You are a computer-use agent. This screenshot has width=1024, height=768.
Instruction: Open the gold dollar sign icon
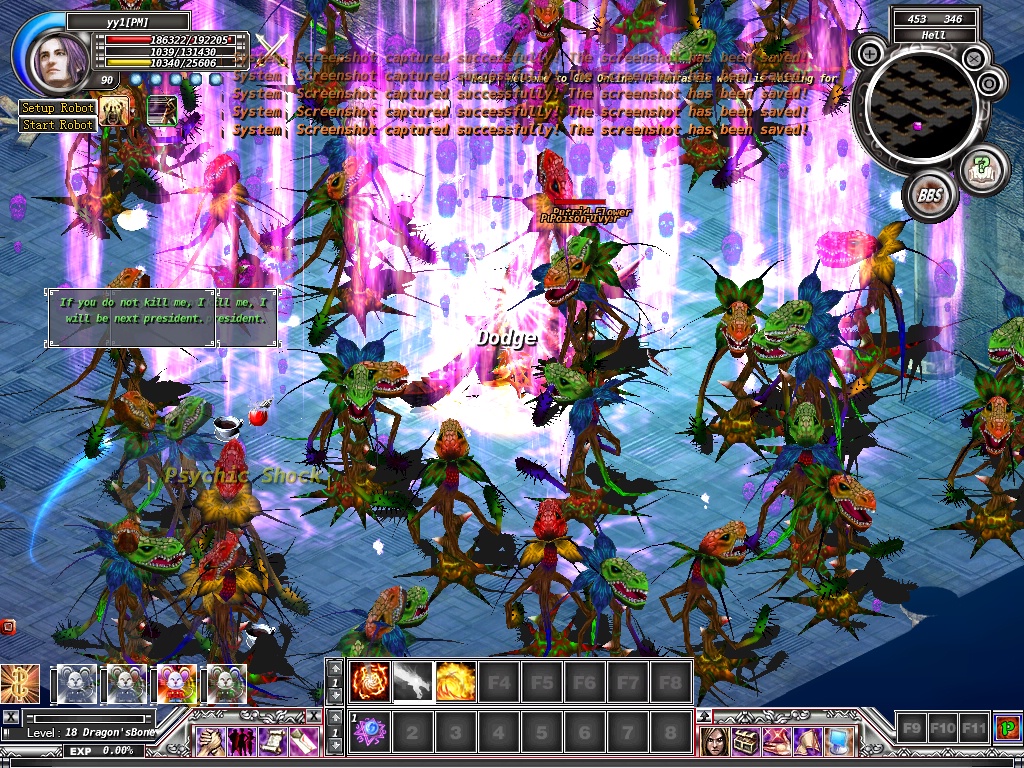pyautogui.click(x=20, y=685)
